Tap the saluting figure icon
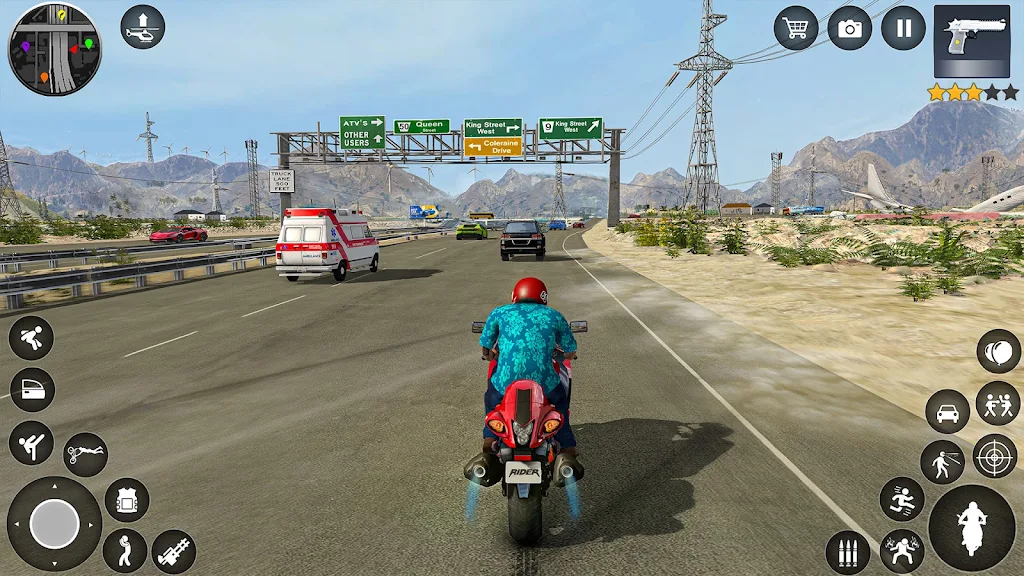 (125, 551)
